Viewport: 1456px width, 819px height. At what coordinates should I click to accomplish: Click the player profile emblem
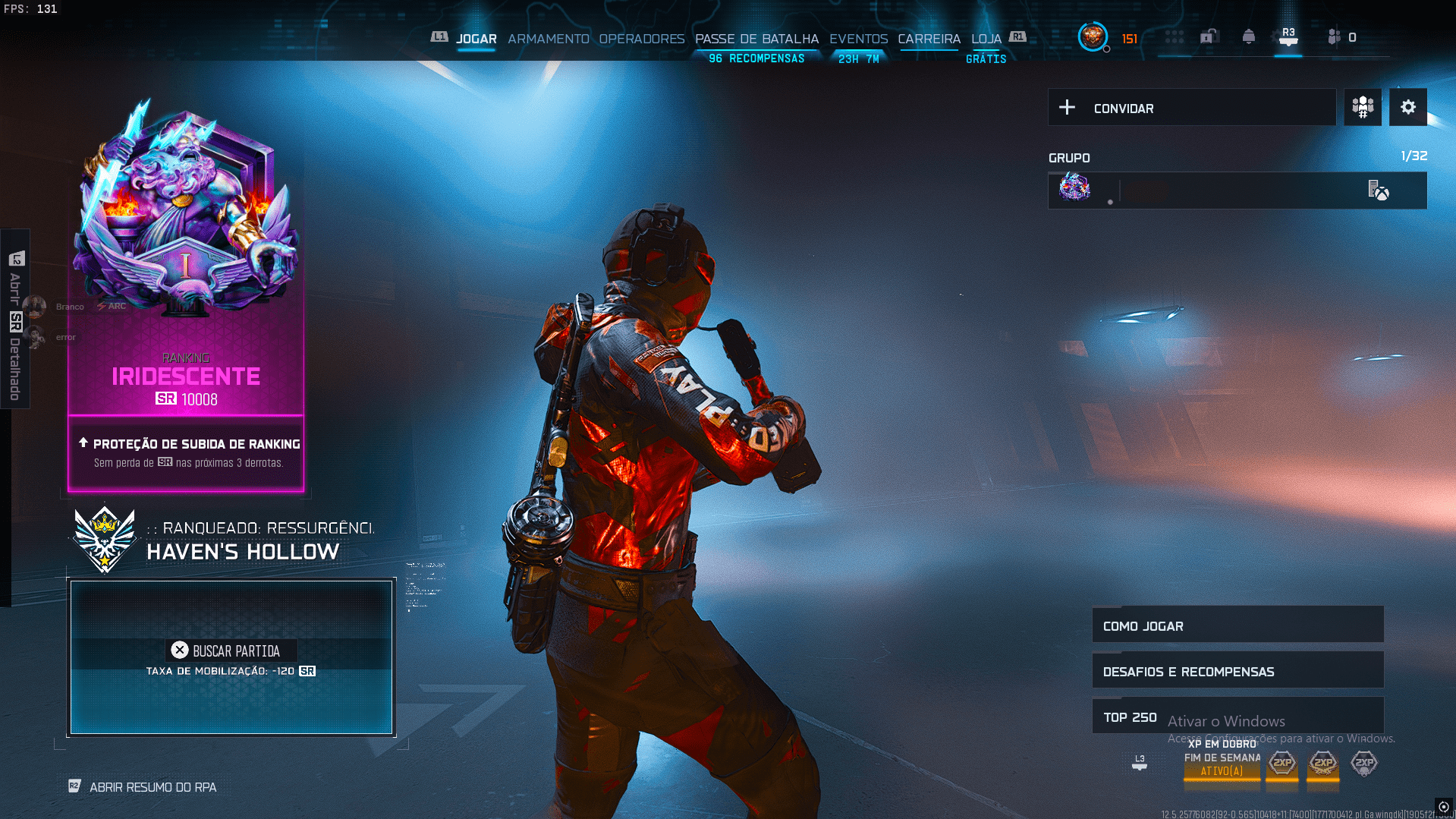1093,36
